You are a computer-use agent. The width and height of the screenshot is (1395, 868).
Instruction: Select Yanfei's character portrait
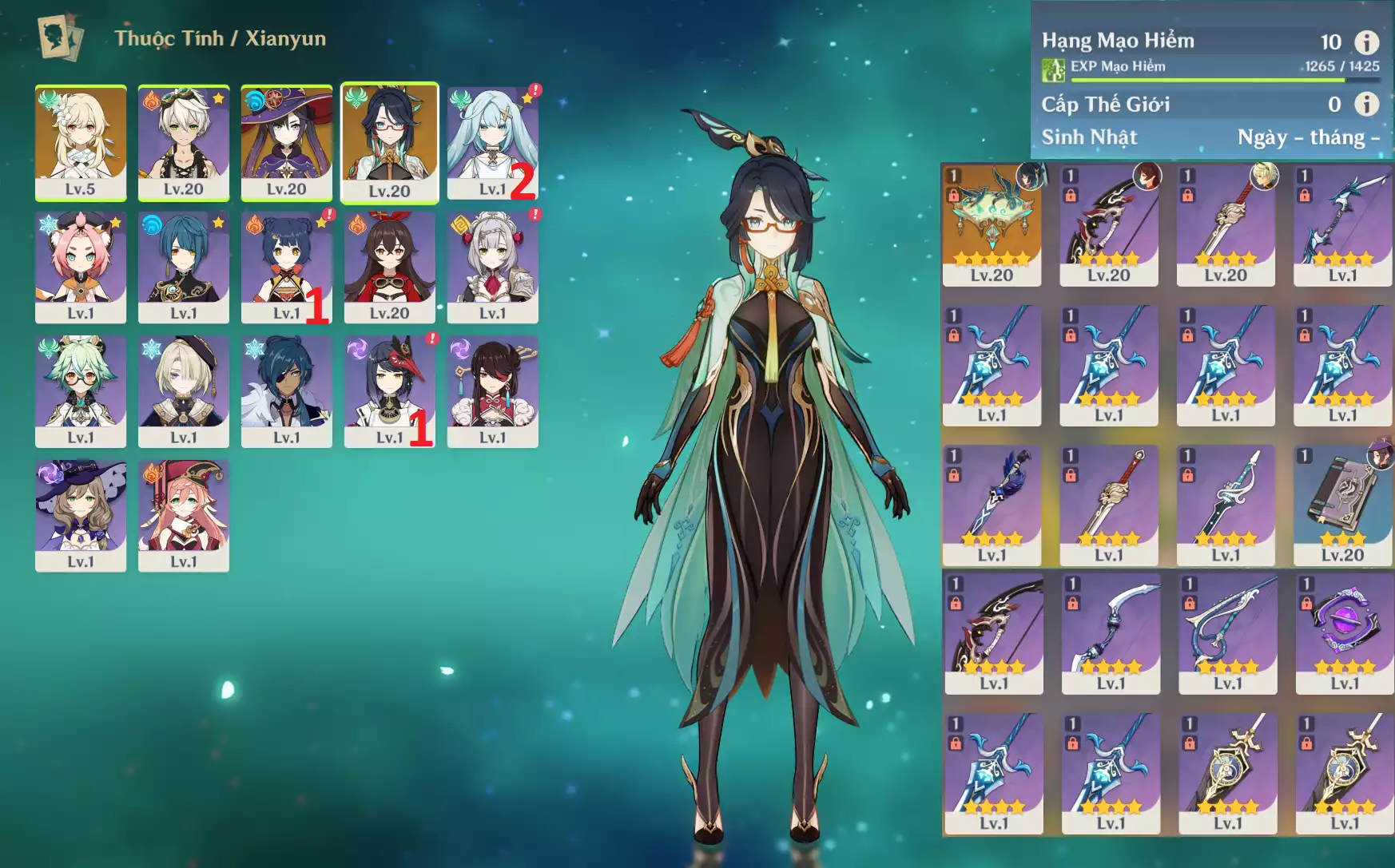point(184,514)
